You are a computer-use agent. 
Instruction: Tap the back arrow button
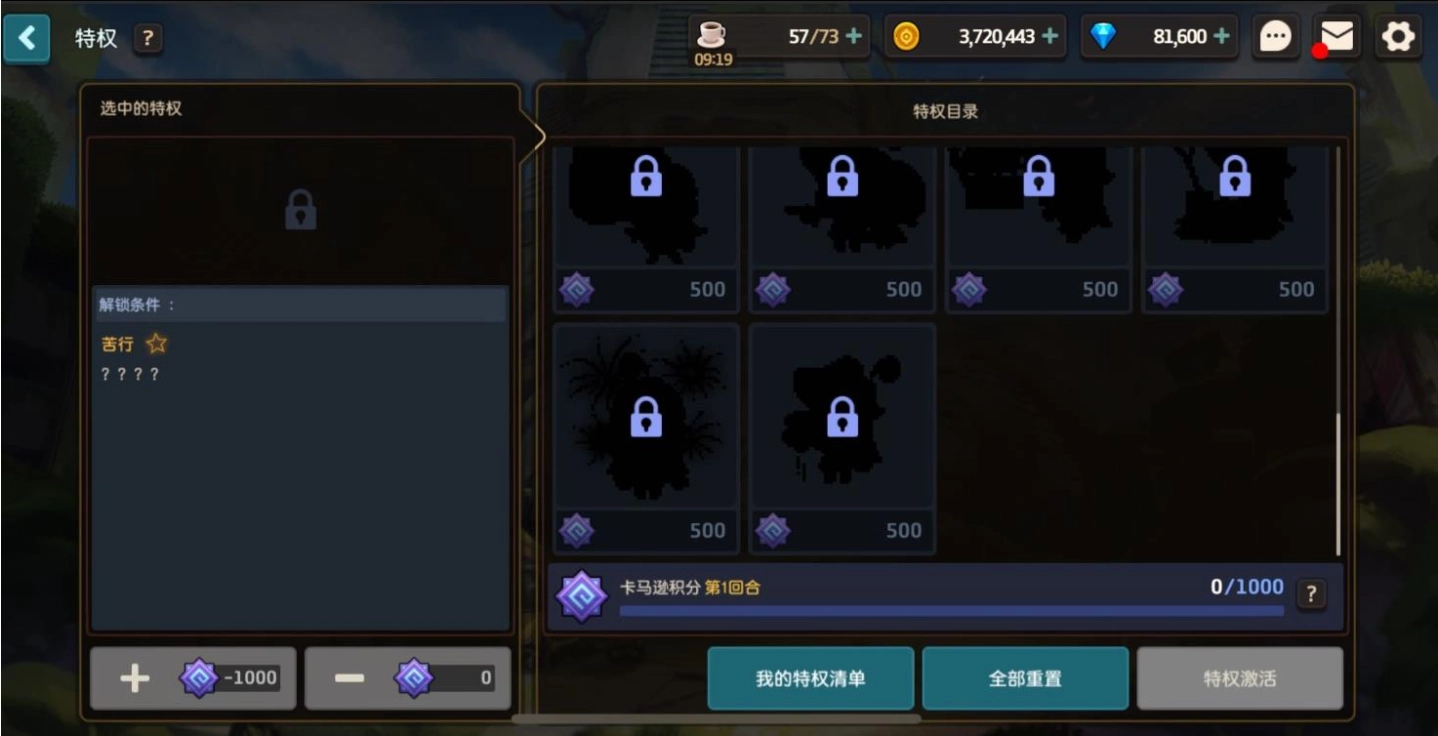pyautogui.click(x=27, y=37)
